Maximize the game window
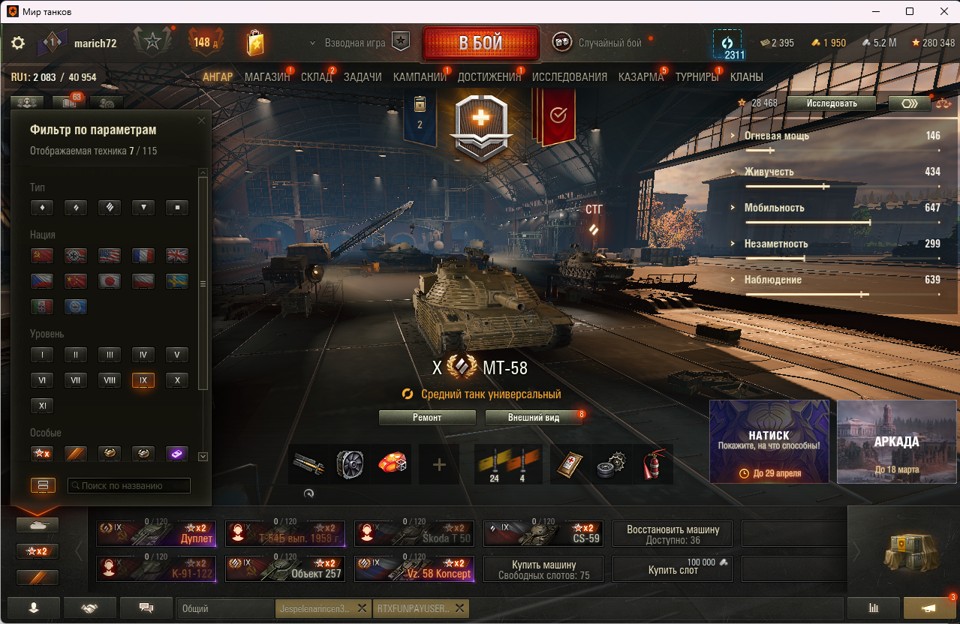Screen dimensions: 960x624 coord(909,11)
